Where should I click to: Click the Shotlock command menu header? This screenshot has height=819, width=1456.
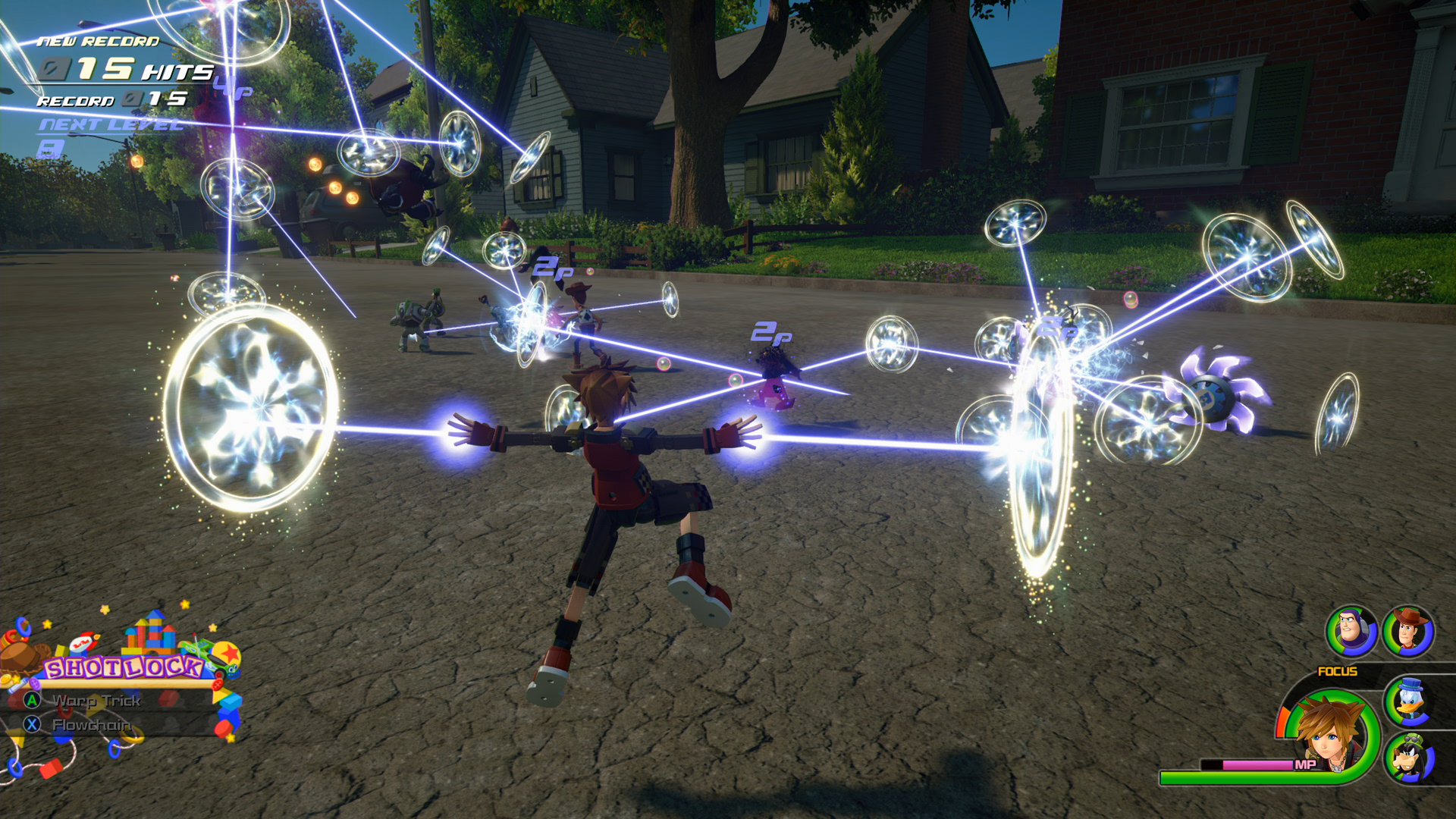[x=123, y=668]
